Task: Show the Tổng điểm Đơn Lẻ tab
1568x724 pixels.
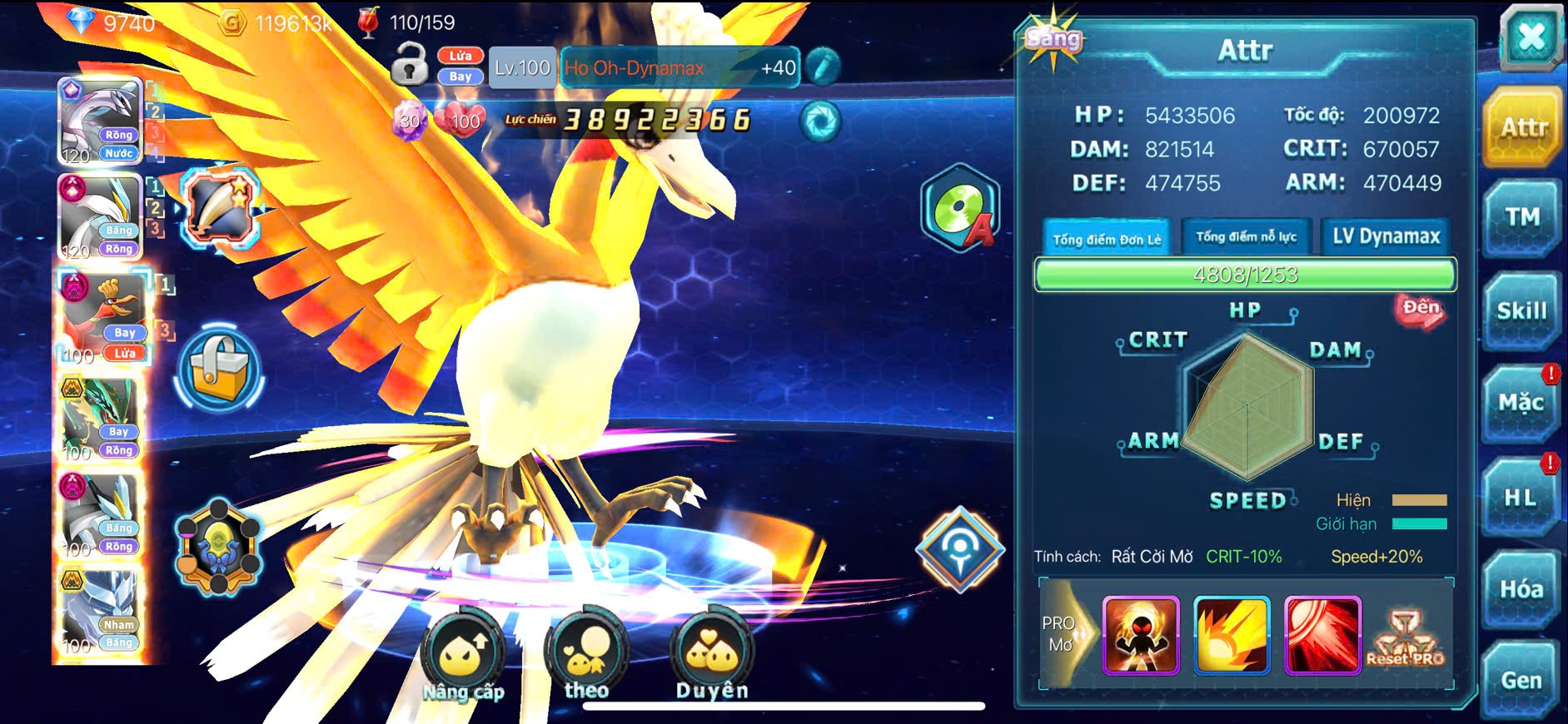Action: pos(1106,239)
